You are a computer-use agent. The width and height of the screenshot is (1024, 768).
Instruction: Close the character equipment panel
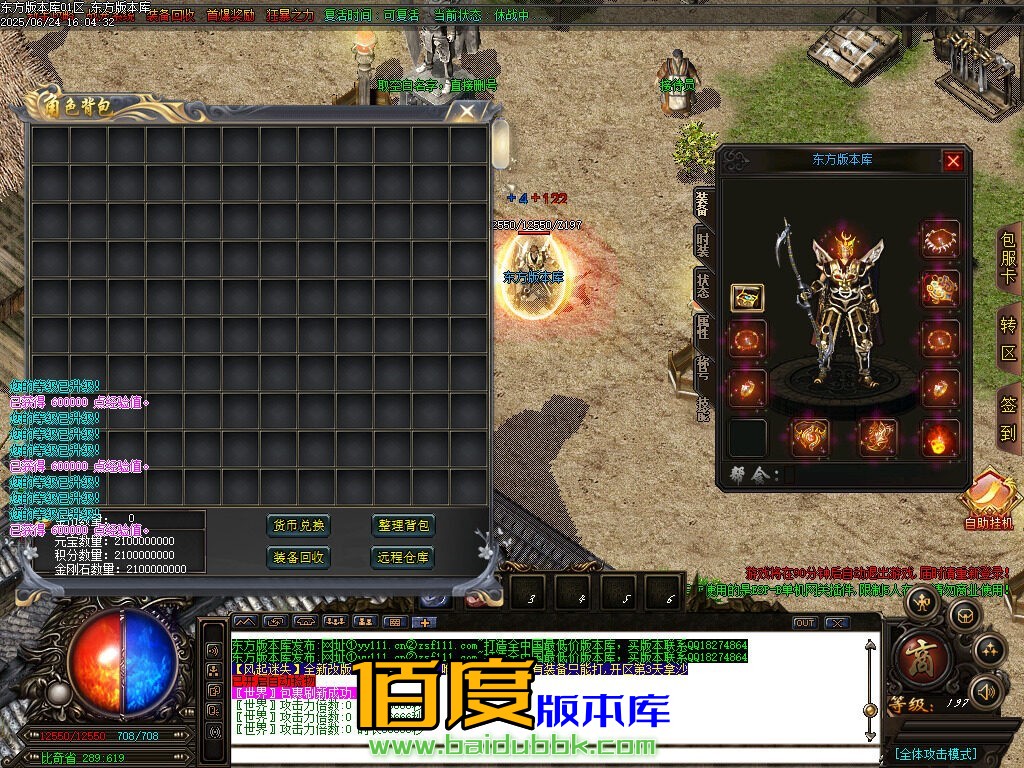[x=953, y=160]
